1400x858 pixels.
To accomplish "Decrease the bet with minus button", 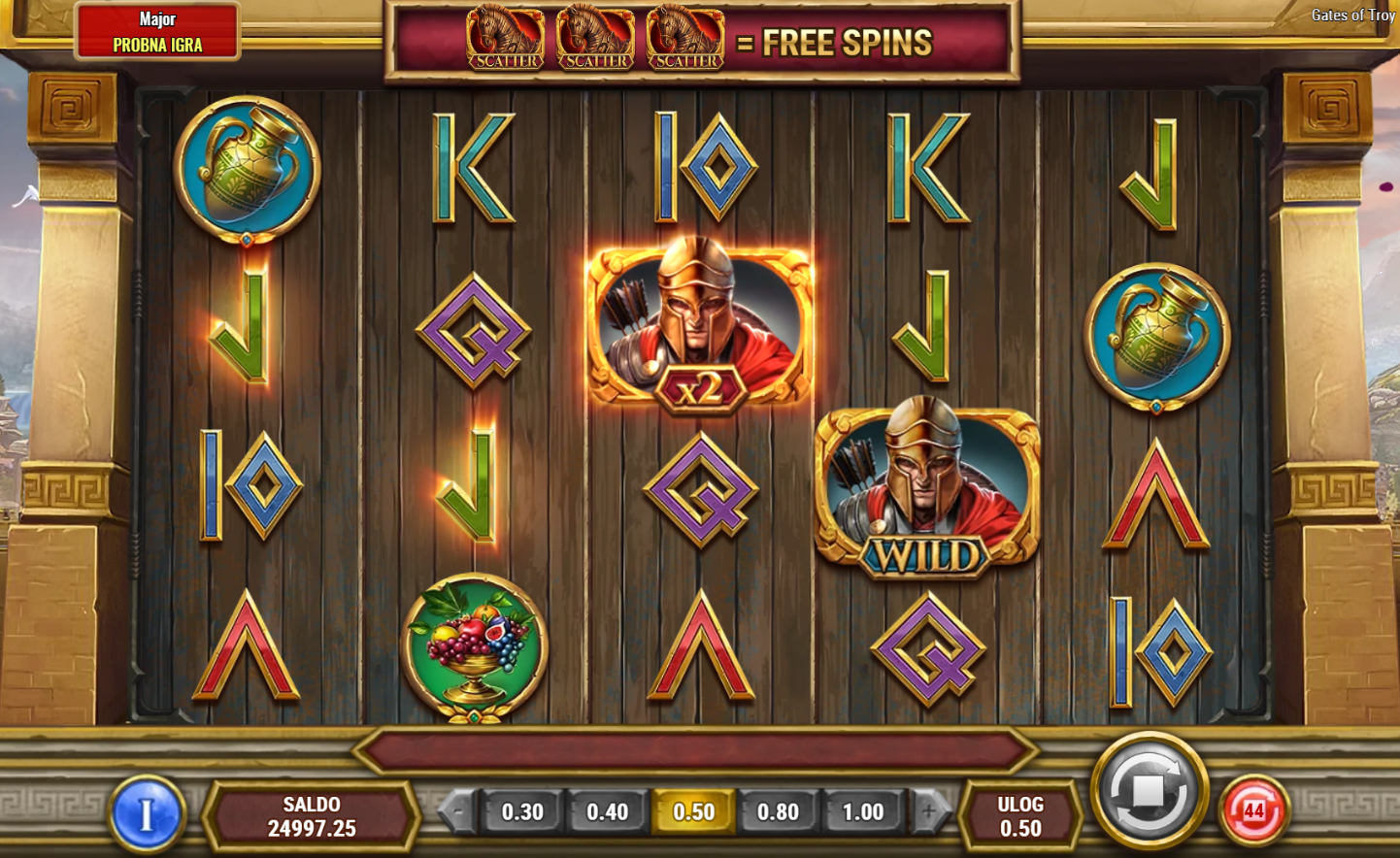I will 458,811.
